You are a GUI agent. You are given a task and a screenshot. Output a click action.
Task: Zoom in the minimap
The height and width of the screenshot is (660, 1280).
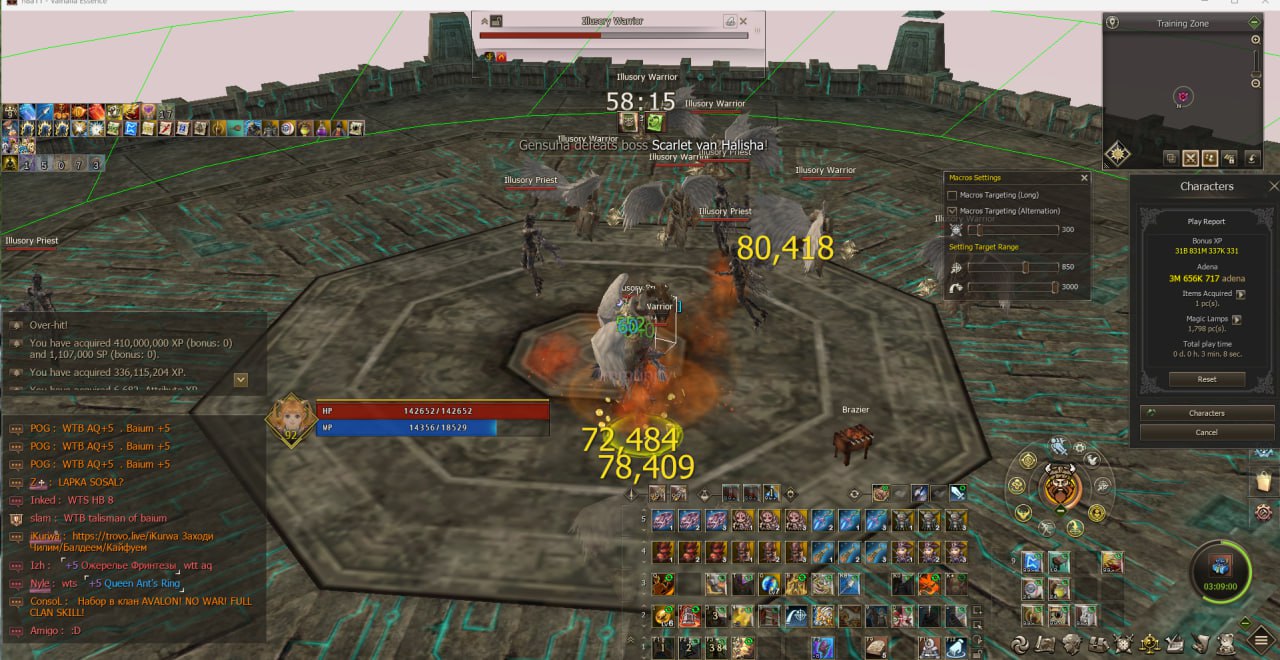(x=1256, y=40)
